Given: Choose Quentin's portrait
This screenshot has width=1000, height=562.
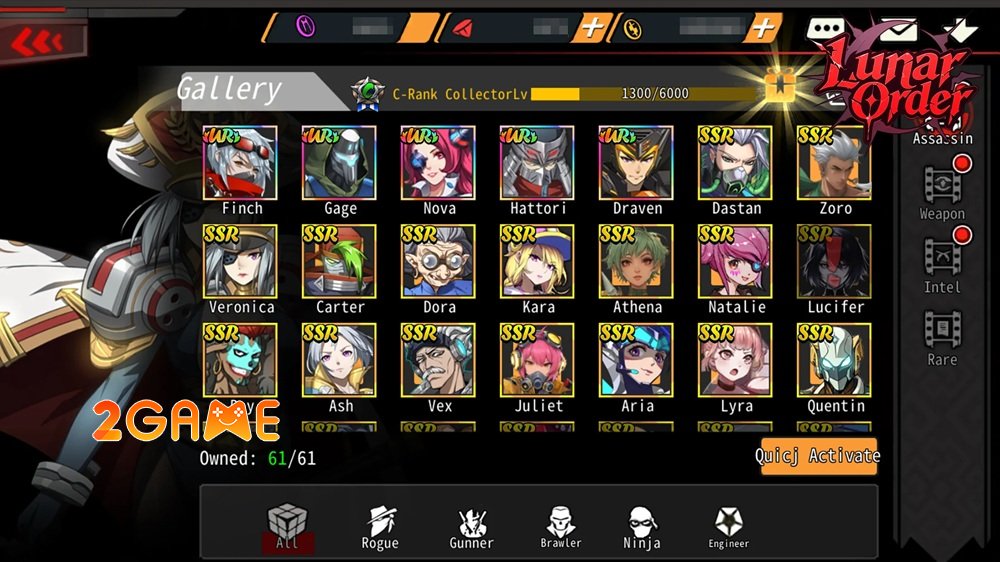Looking at the screenshot, I should click(x=834, y=360).
